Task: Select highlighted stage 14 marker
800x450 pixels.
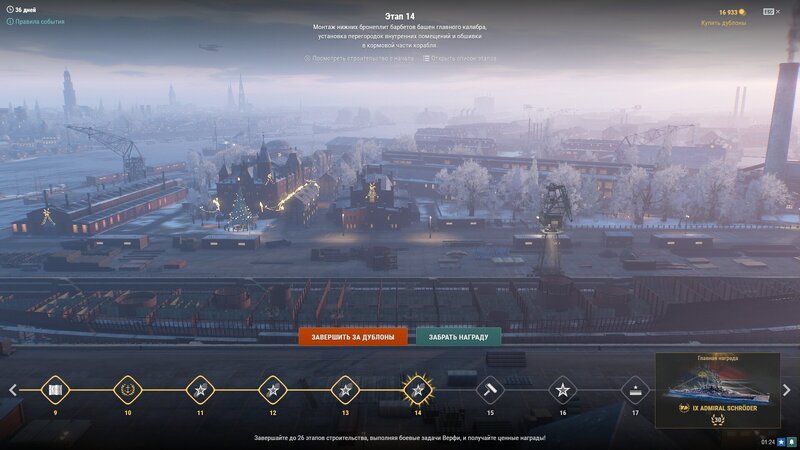Action: pyautogui.click(x=417, y=389)
